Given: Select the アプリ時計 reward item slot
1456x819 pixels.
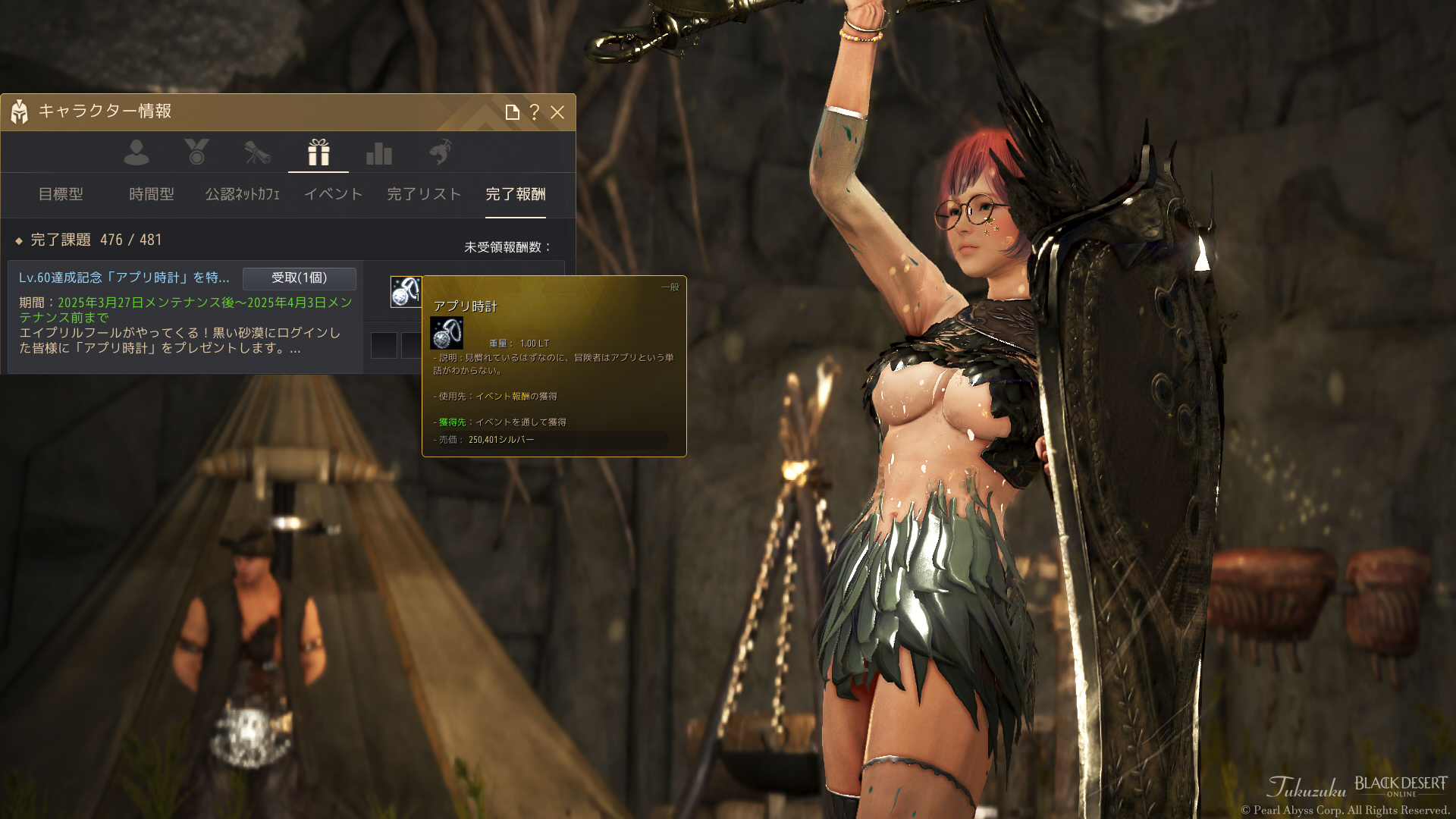Looking at the screenshot, I should pyautogui.click(x=406, y=292).
